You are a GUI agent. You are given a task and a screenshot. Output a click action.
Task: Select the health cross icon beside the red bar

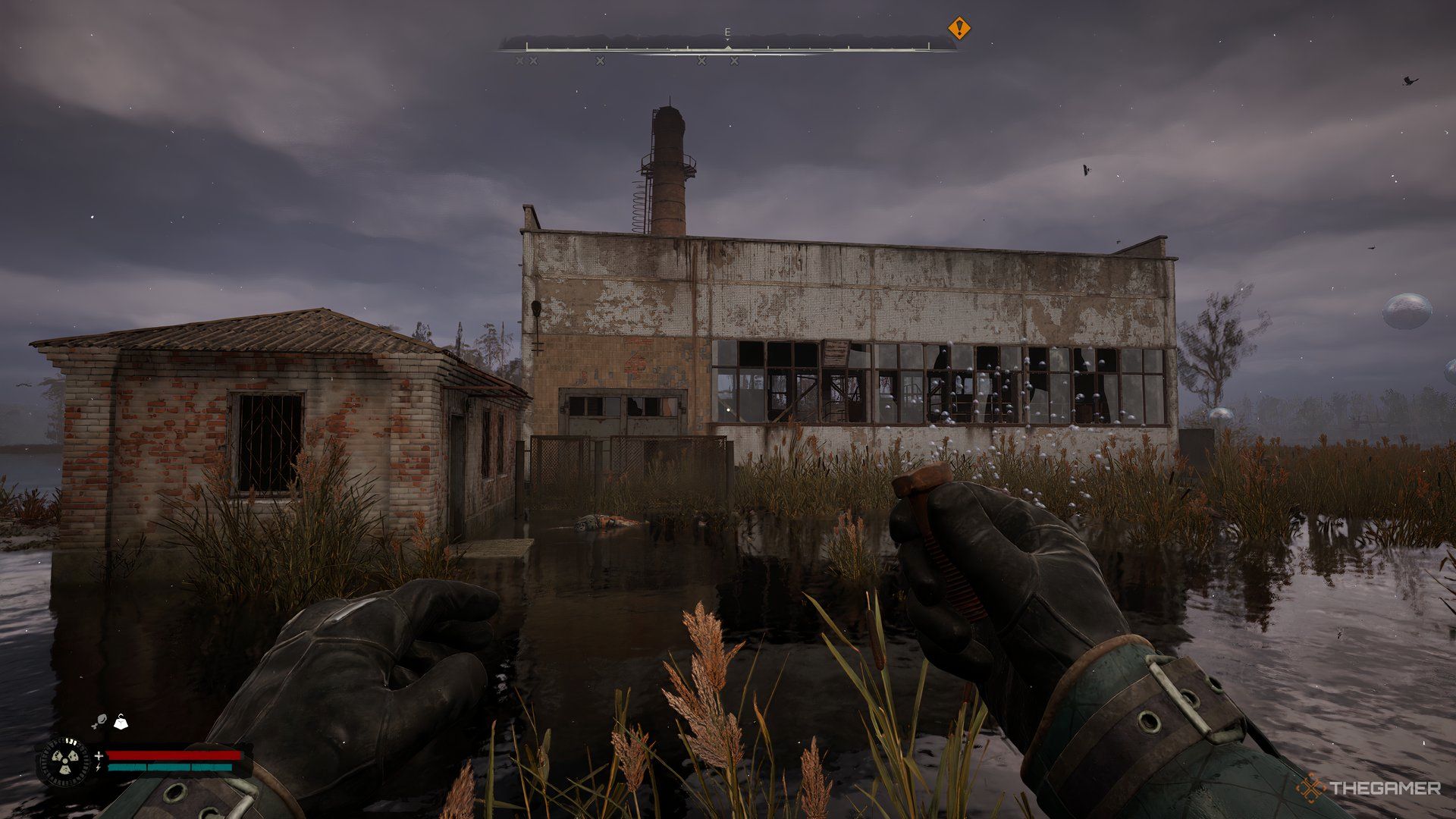tap(99, 756)
